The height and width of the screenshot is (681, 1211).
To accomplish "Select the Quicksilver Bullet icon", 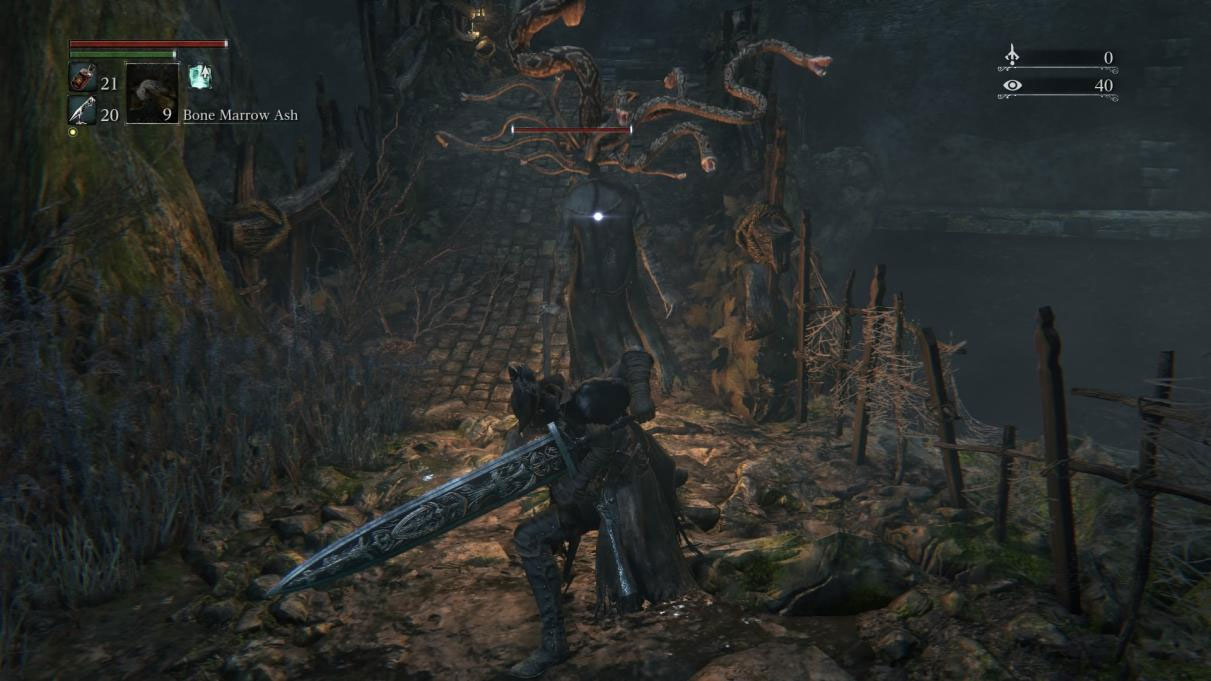I will point(82,110).
